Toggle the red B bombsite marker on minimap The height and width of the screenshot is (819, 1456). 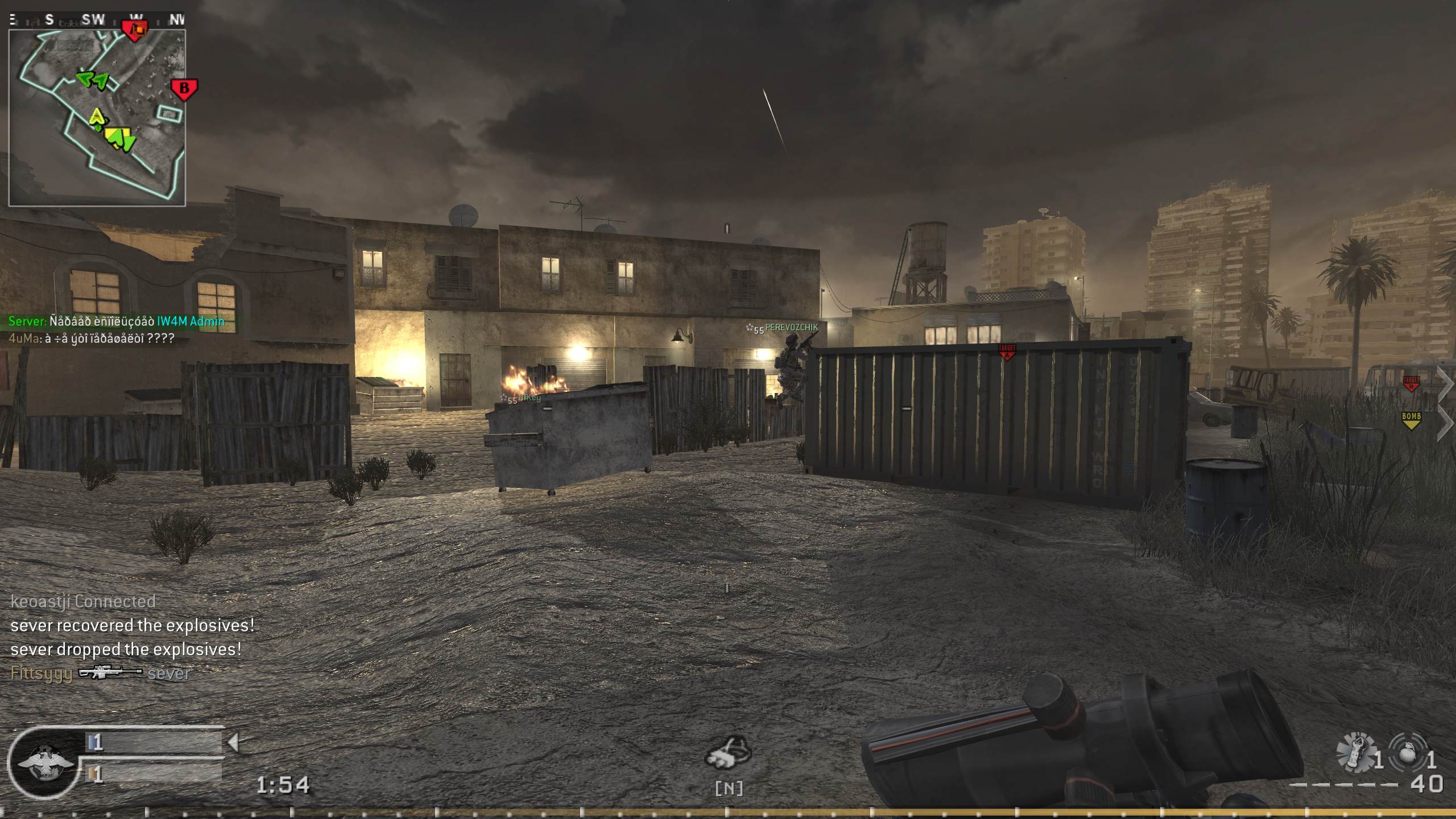[x=183, y=89]
